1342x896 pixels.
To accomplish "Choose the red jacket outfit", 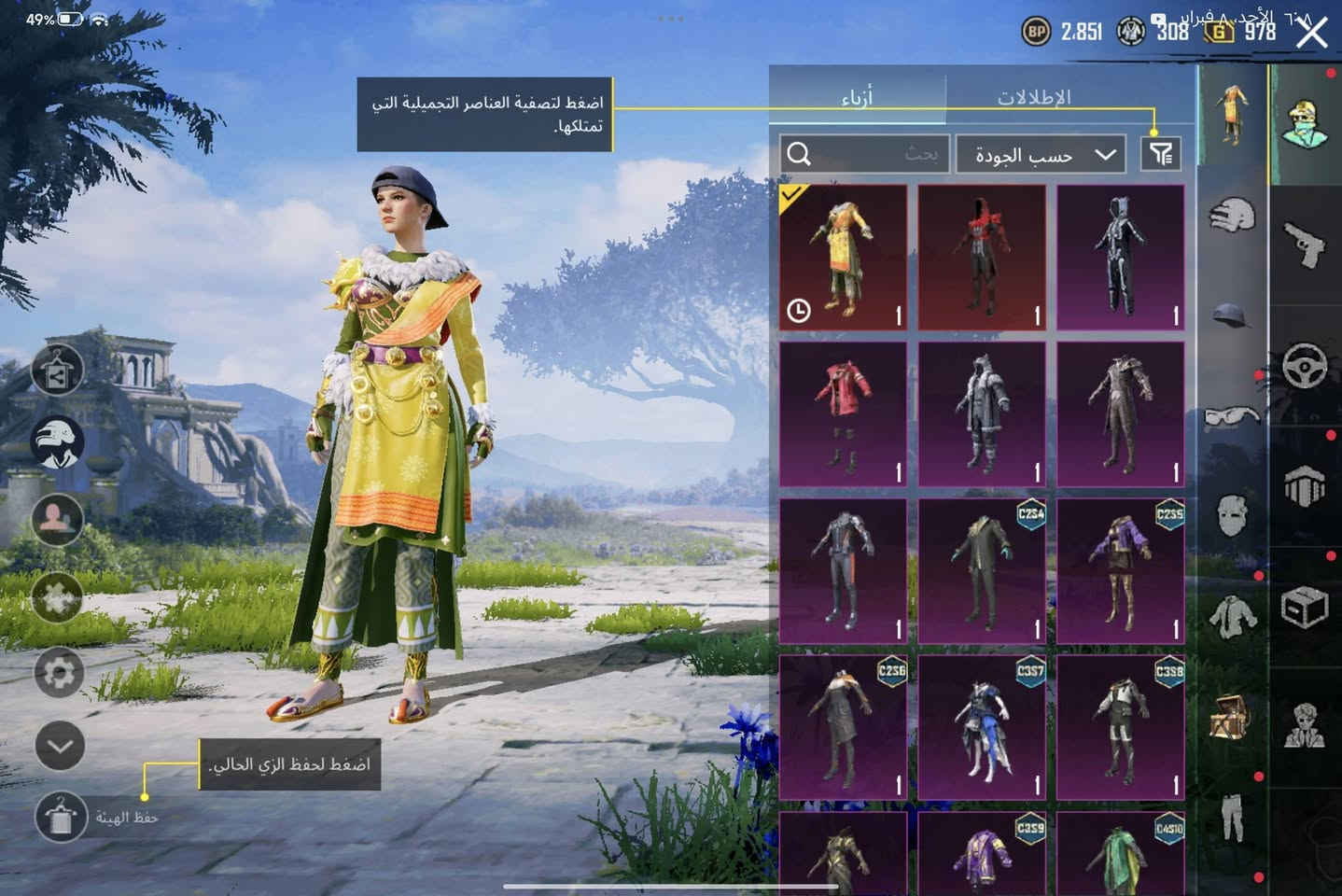I will [843, 413].
